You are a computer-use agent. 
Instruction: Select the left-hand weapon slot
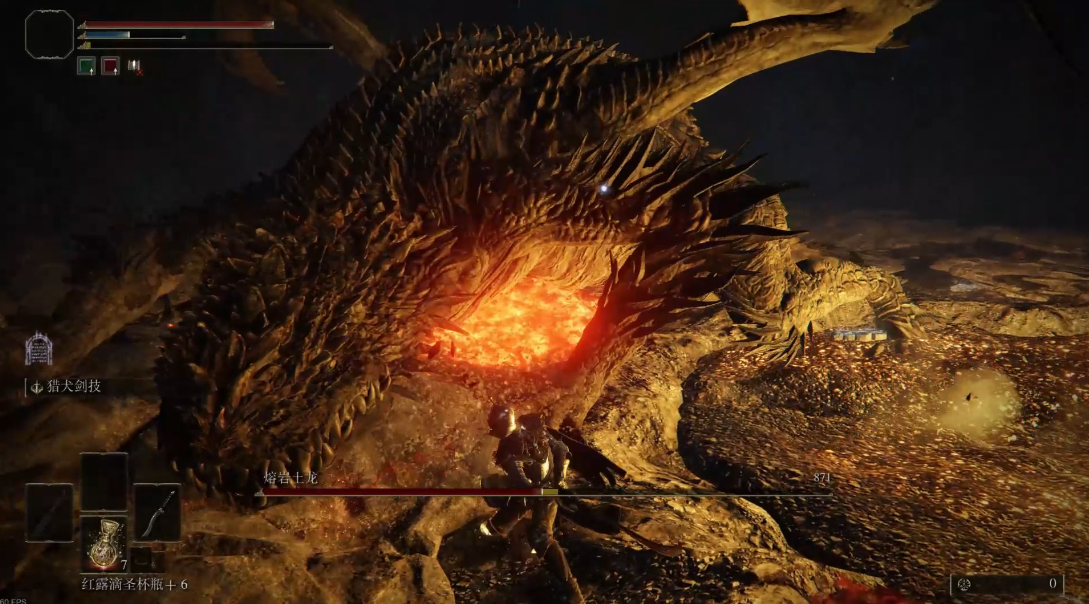49,512
